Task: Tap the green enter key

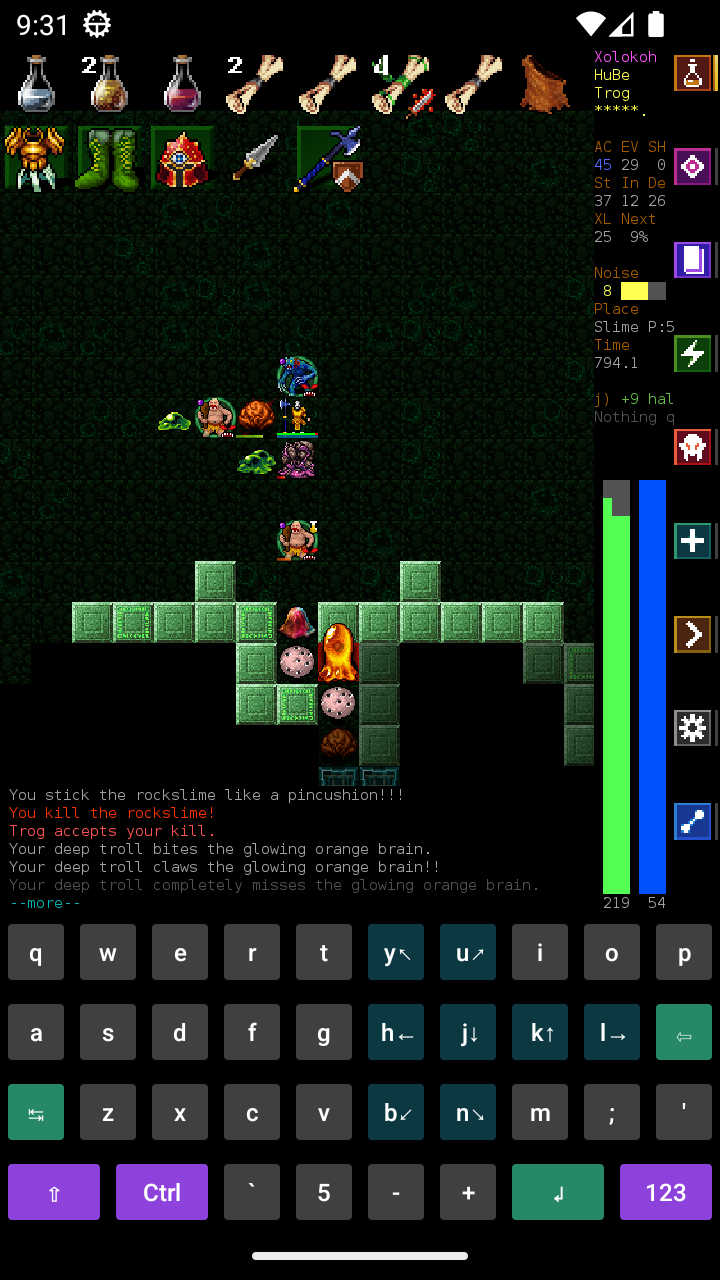Action: pos(558,1192)
